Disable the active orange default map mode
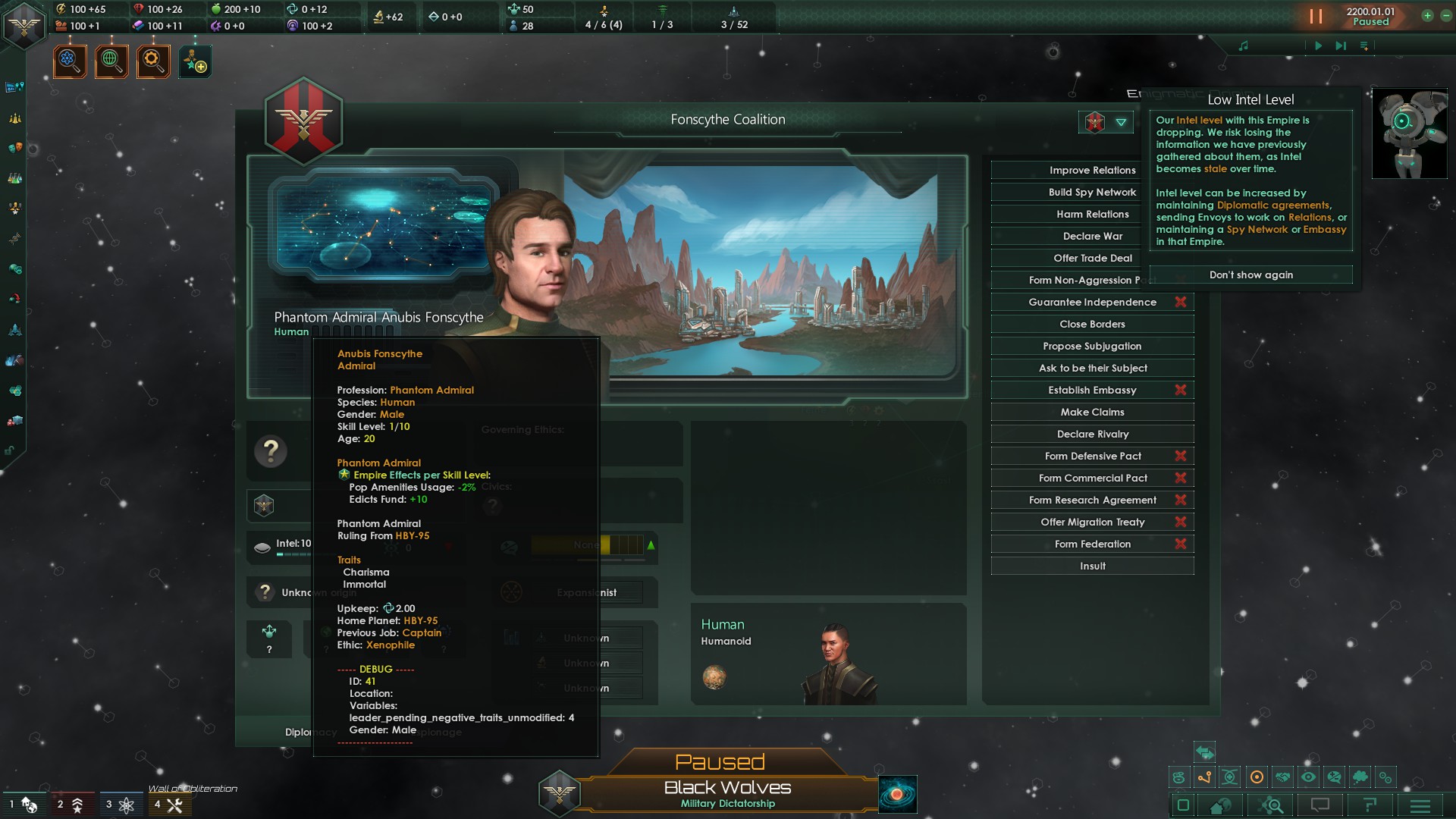The width and height of the screenshot is (1456, 819). 1257,777
